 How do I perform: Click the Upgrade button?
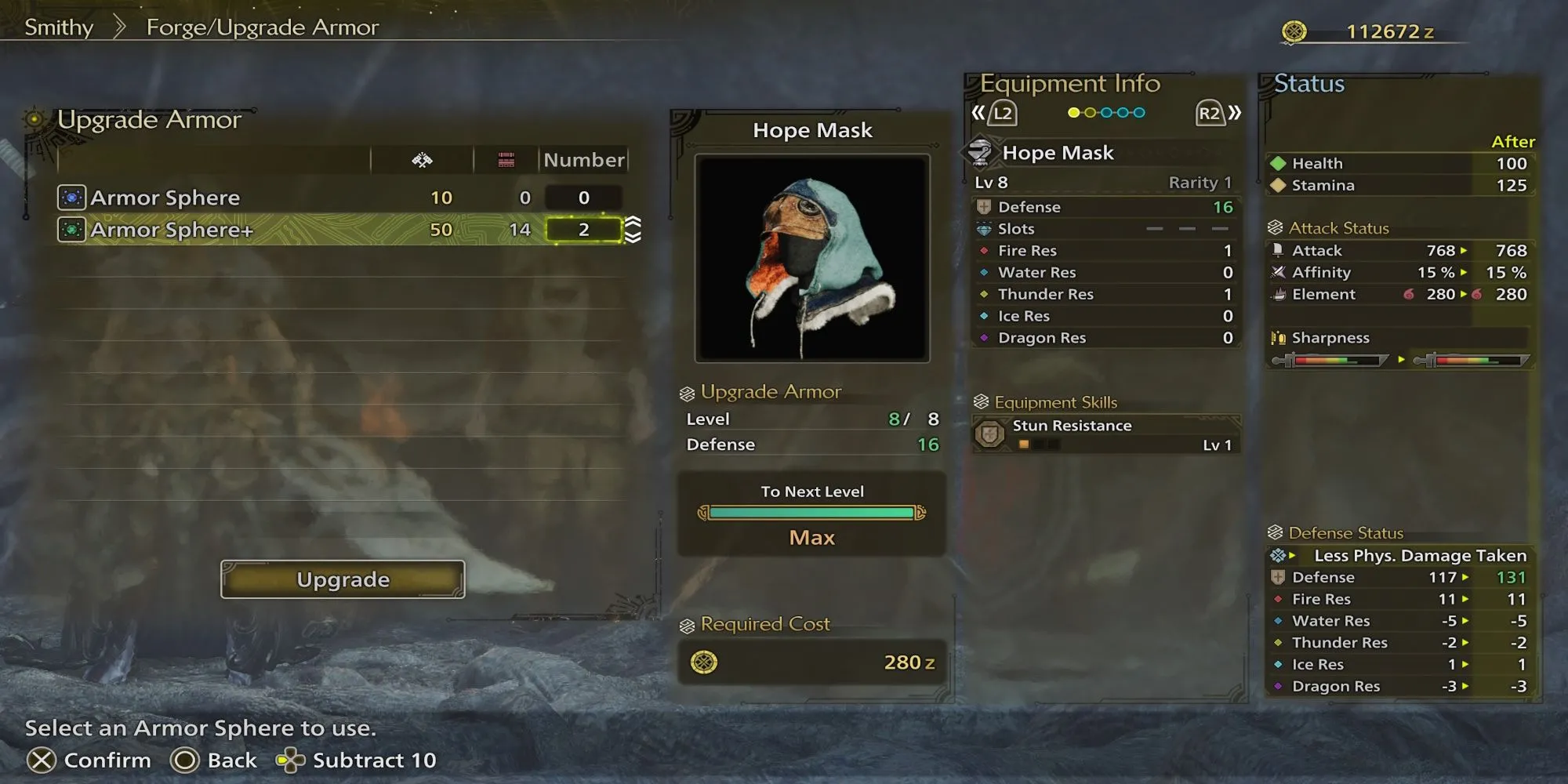coord(343,579)
